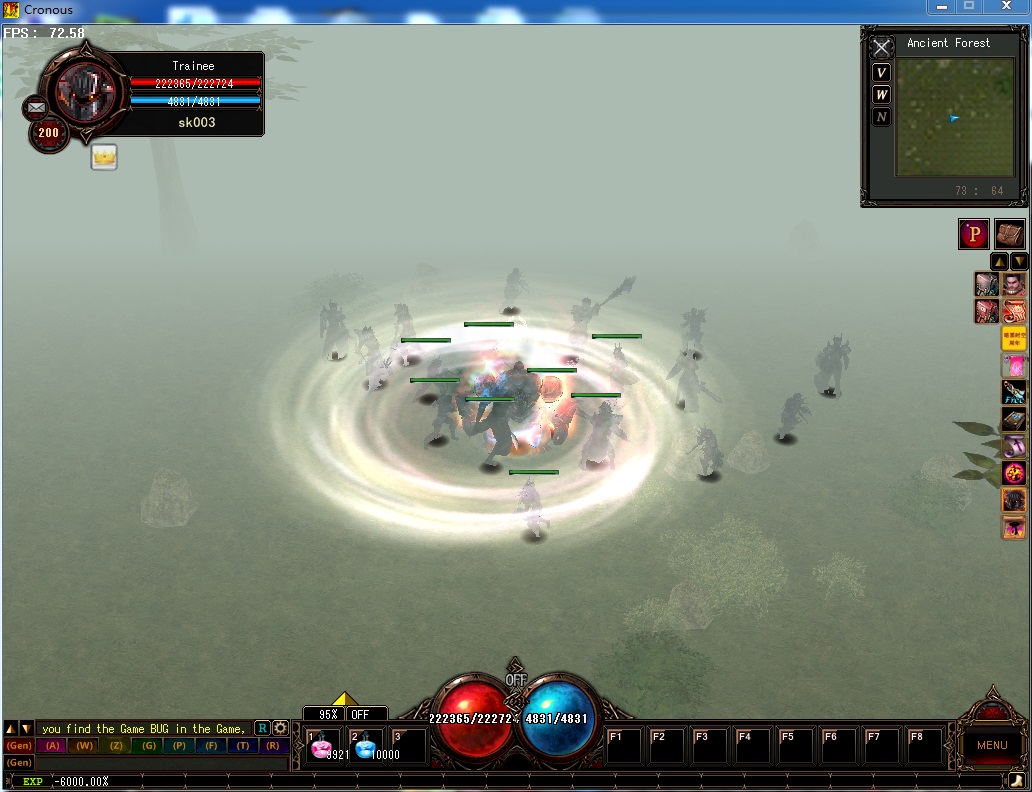Open the red P icon
The height and width of the screenshot is (792, 1032).
[974, 234]
